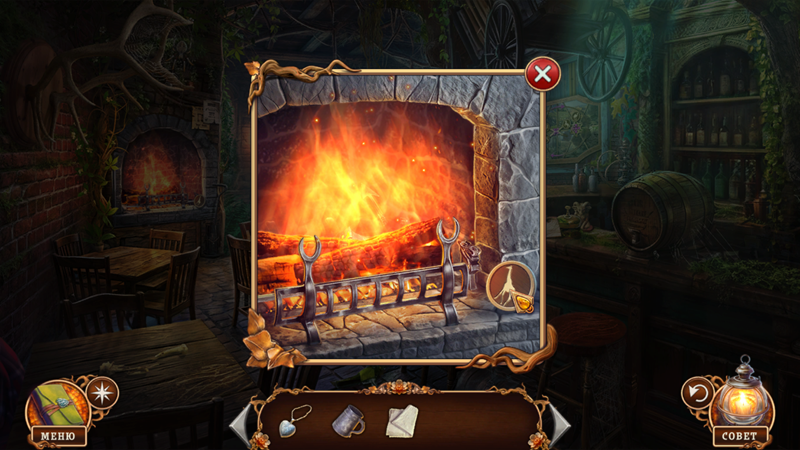Click the circular undo arrow button
Screen dimensions: 800x450
pyautogui.click(x=697, y=393)
